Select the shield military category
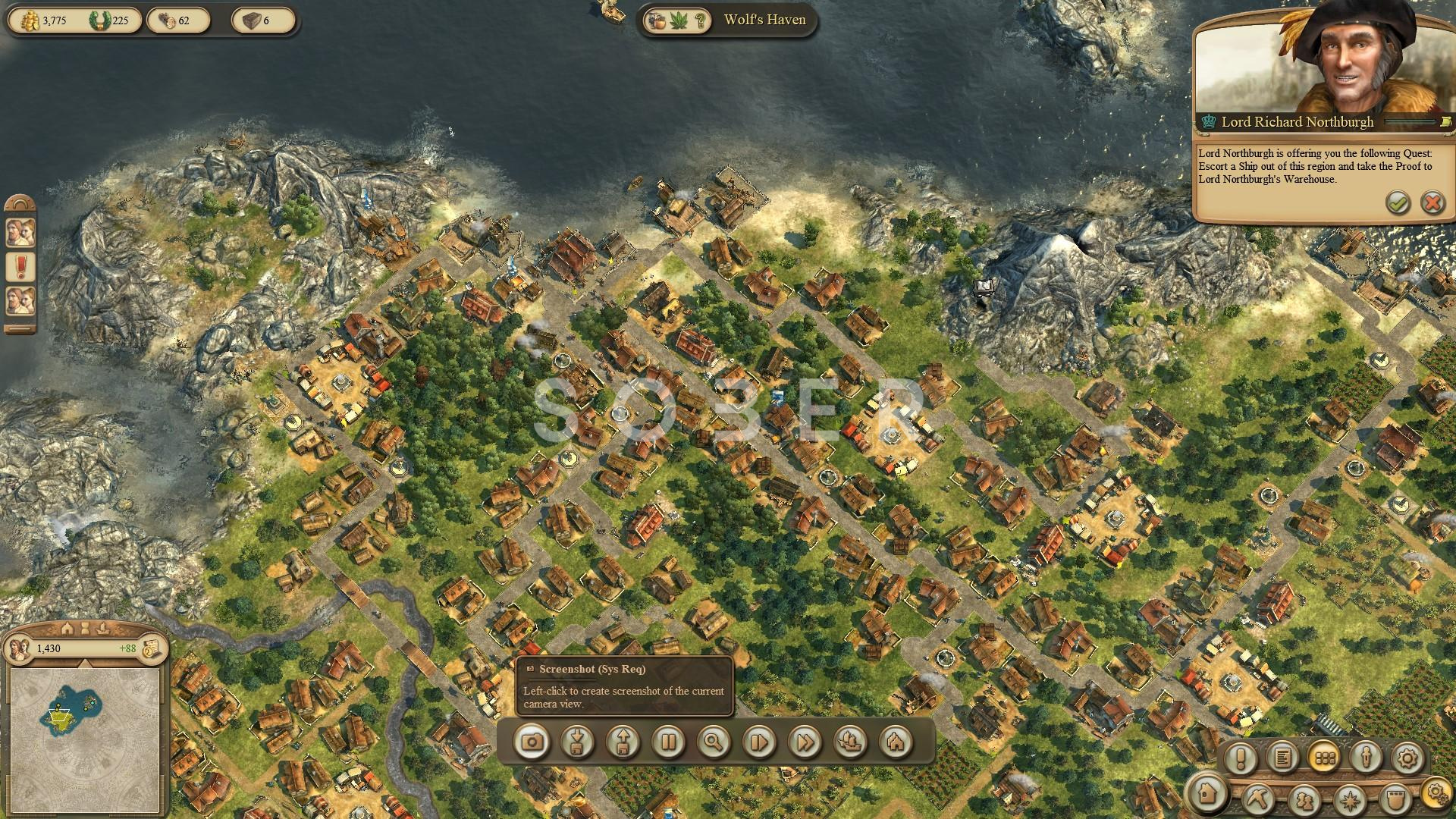This screenshot has height=819, width=1456. (x=1394, y=799)
